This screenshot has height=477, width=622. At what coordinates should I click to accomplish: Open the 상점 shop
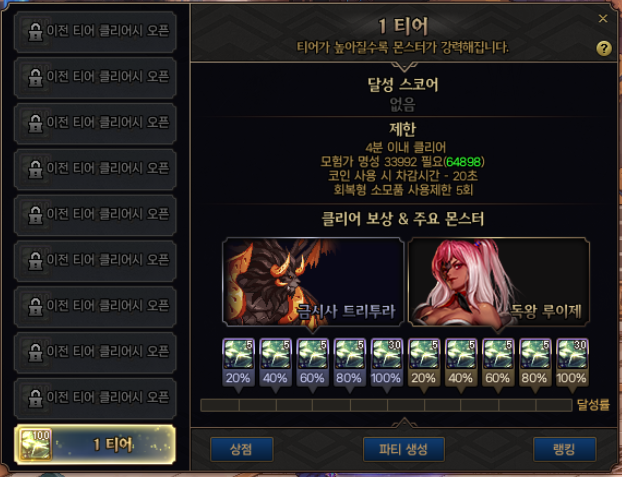click(242, 449)
